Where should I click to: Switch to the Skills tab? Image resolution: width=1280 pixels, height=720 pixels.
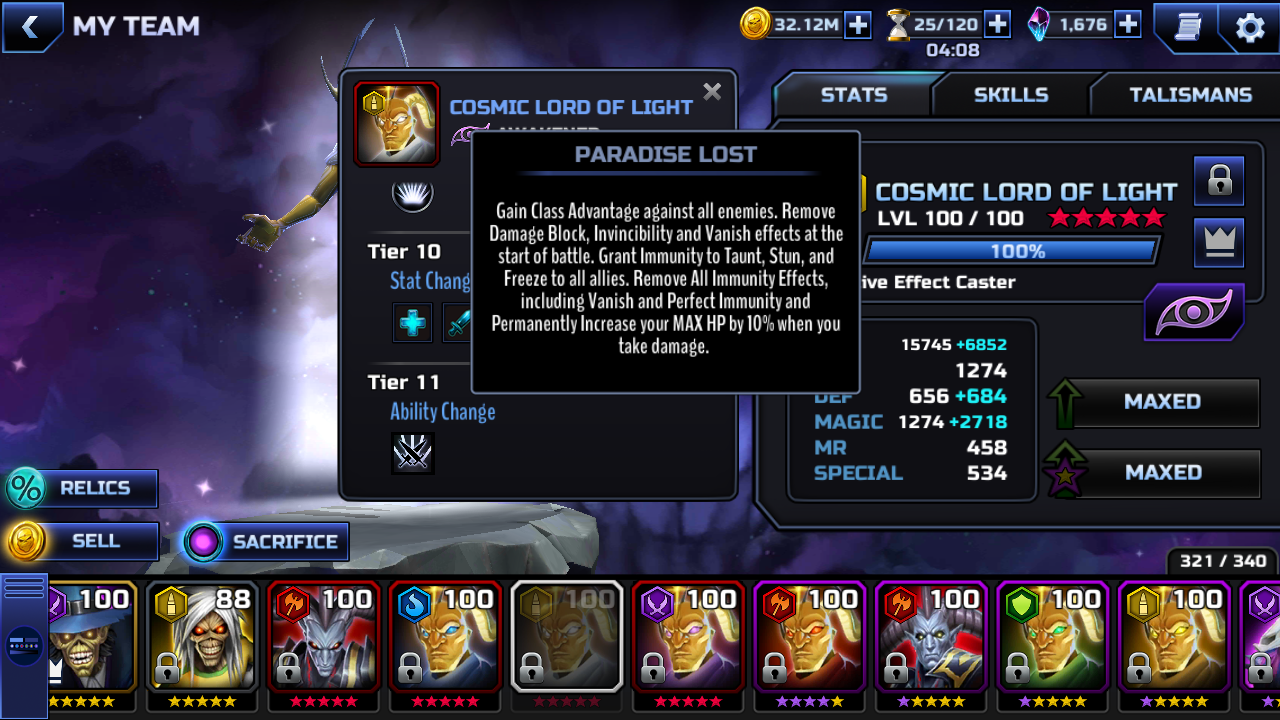1011,95
